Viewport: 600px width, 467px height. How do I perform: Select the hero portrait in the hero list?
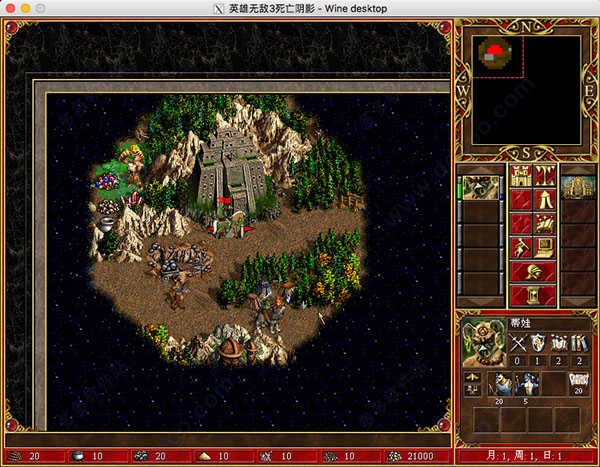click(x=482, y=187)
